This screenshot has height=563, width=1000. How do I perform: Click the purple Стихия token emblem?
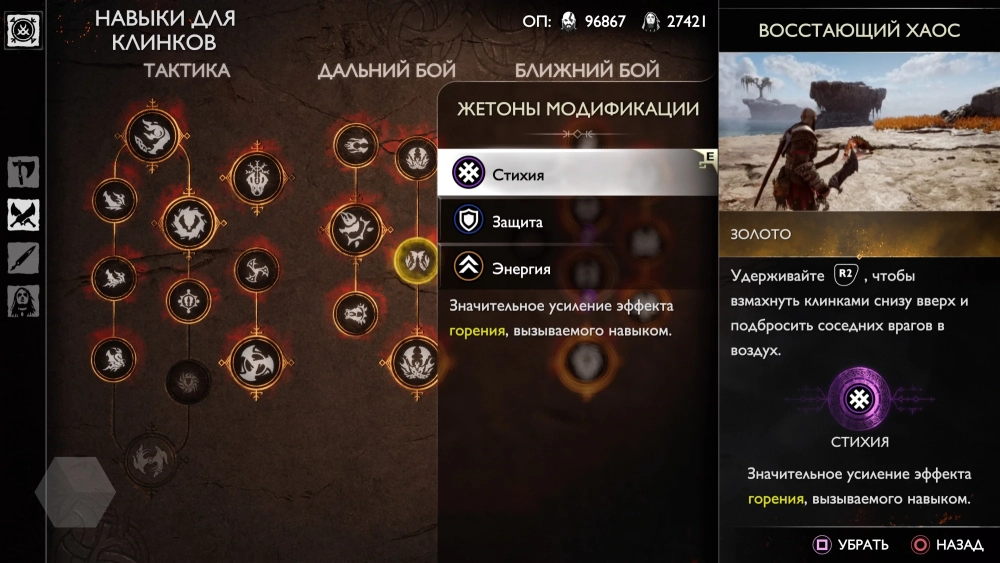pyautogui.click(x=858, y=400)
